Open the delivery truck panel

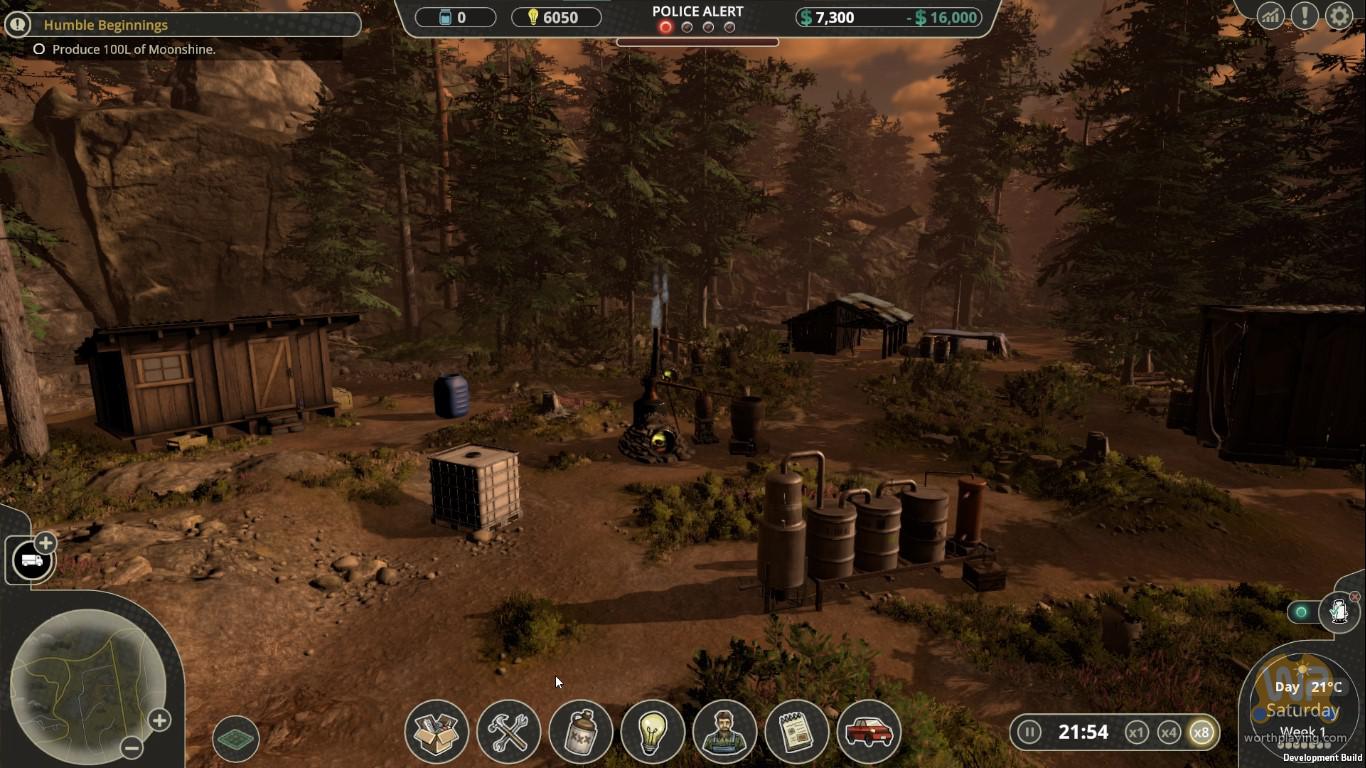coord(32,561)
